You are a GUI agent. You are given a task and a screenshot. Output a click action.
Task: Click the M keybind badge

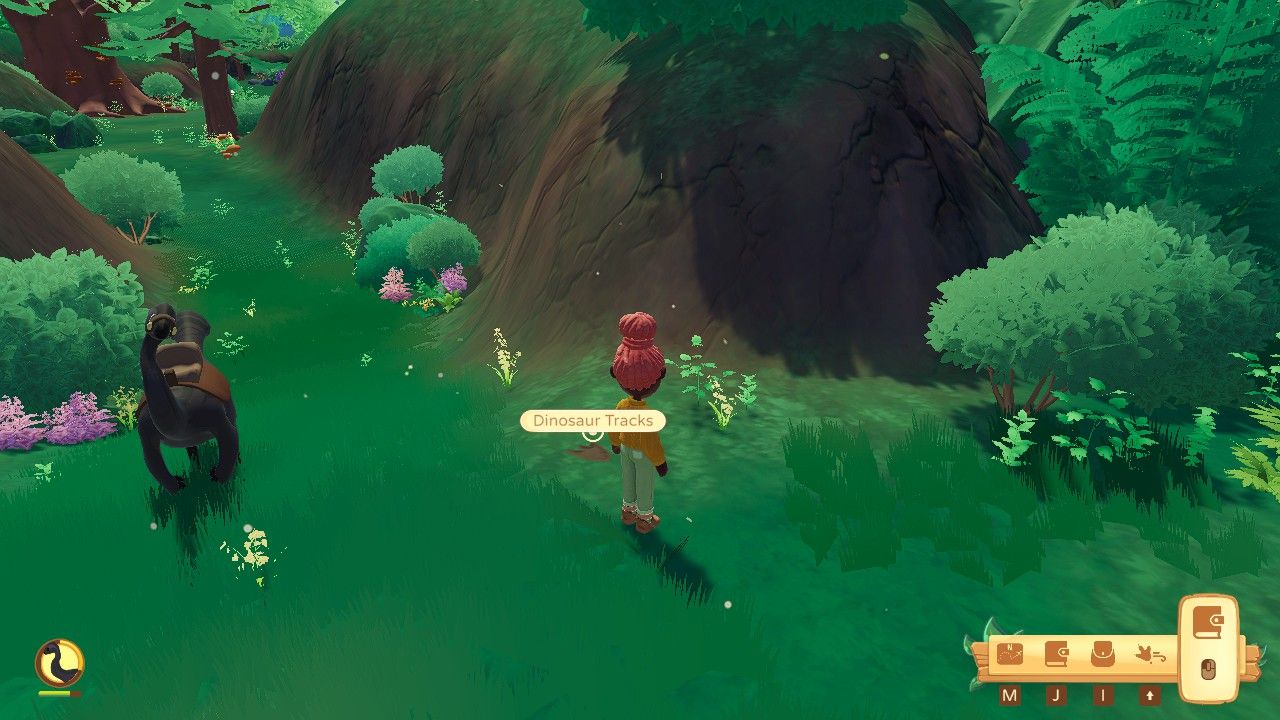tap(1010, 695)
